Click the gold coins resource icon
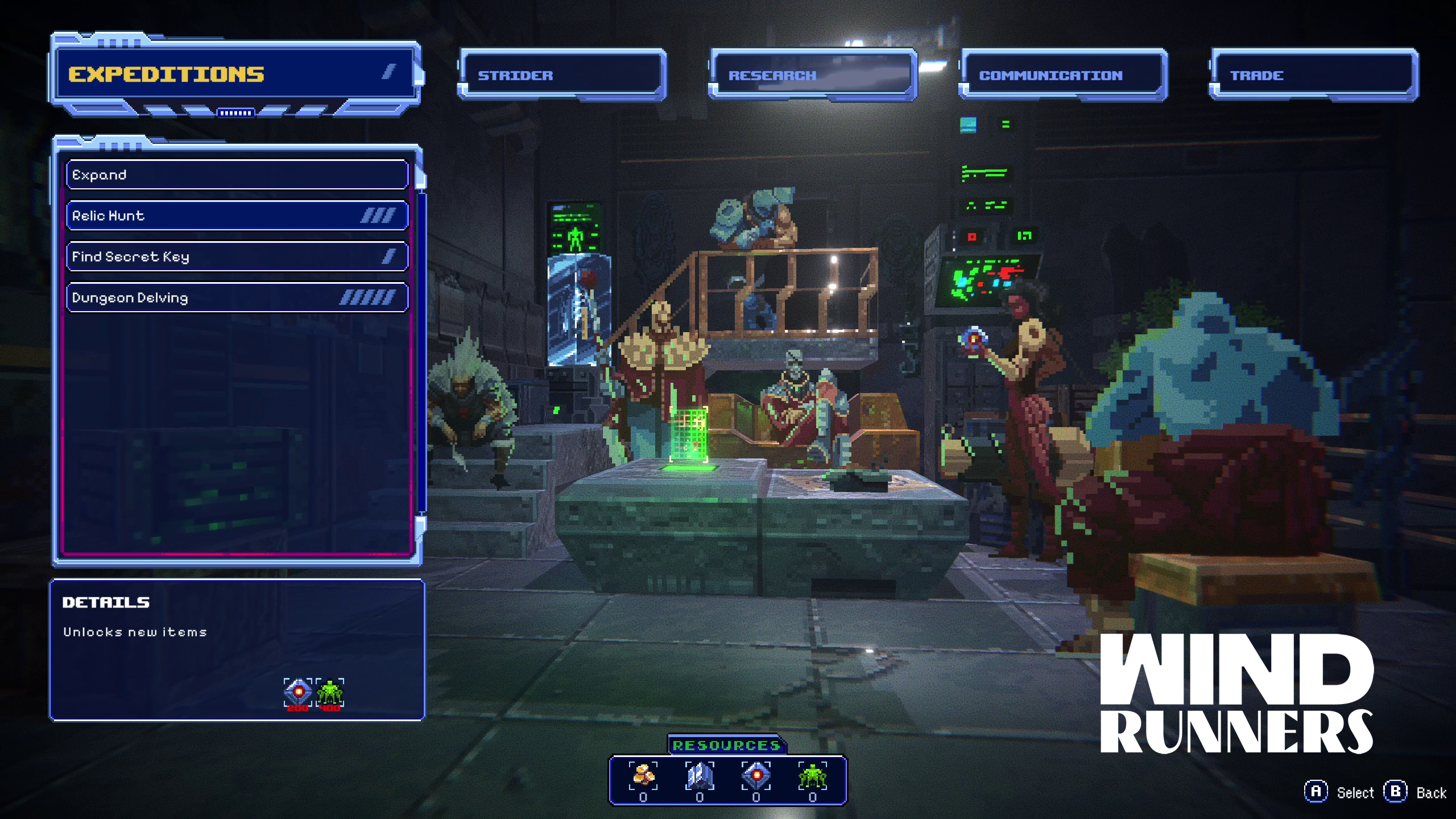 click(643, 776)
